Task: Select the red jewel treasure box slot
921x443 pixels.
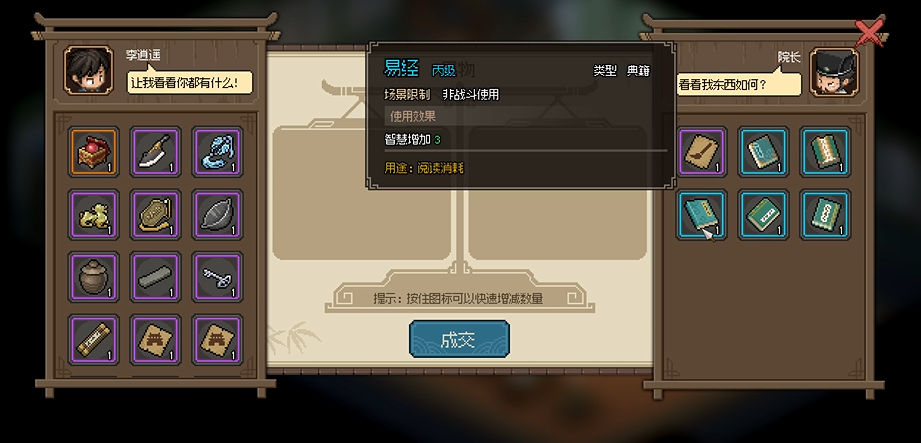Action: pos(95,152)
